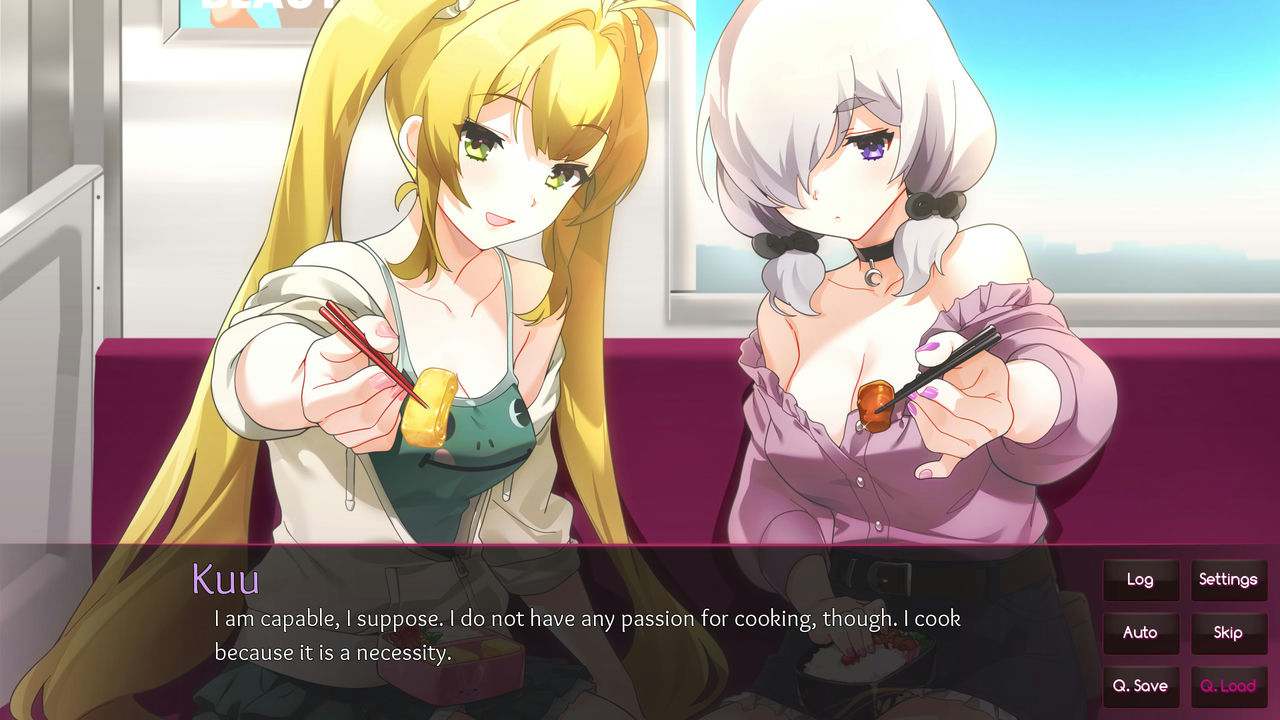Quick load the game with Q. Load
The width and height of the screenshot is (1280, 720).
(x=1229, y=686)
